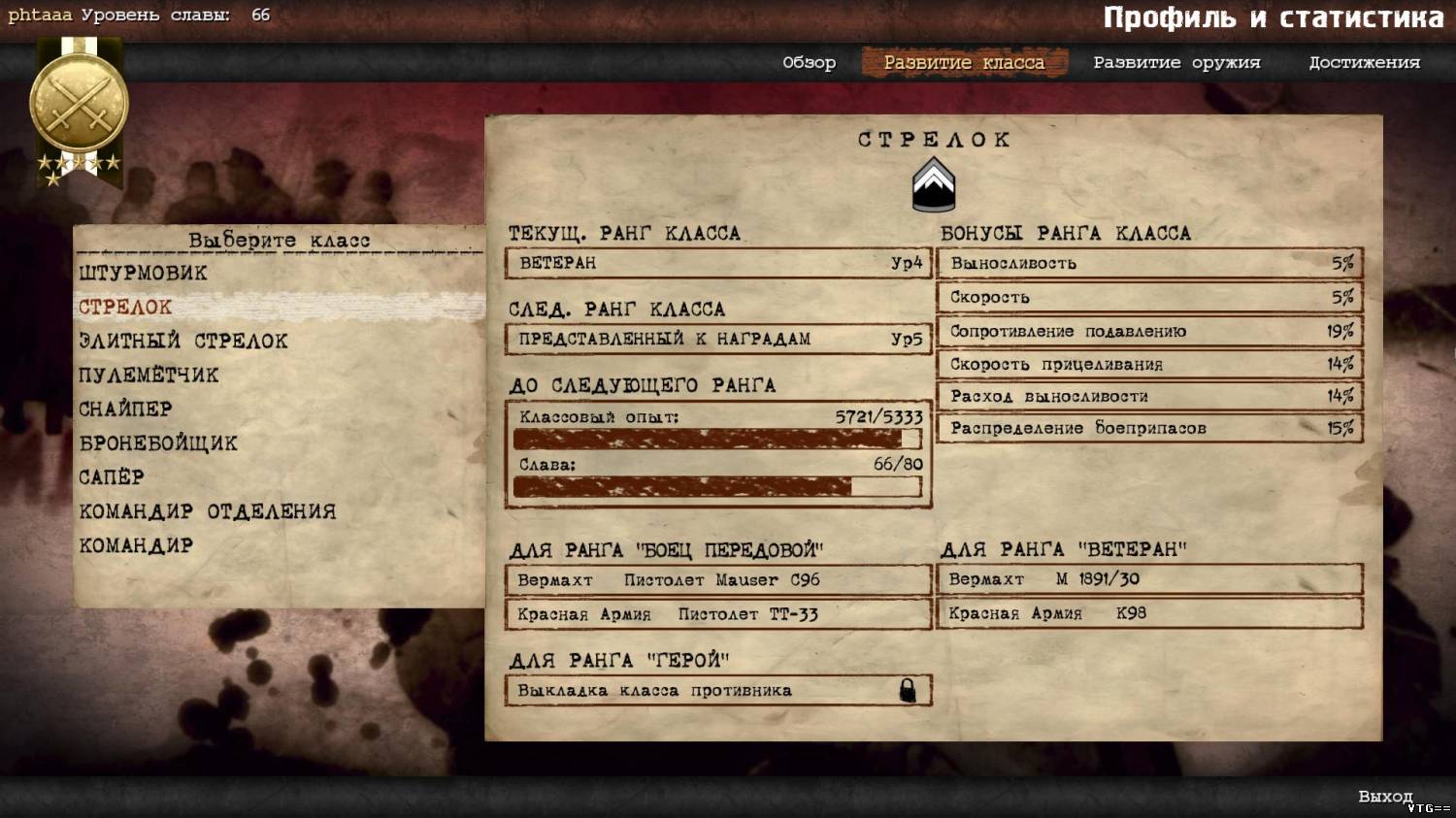Click the Пистолет Mauser C96 reward row
Image resolution: width=1456 pixels, height=818 pixels.
pos(717,580)
